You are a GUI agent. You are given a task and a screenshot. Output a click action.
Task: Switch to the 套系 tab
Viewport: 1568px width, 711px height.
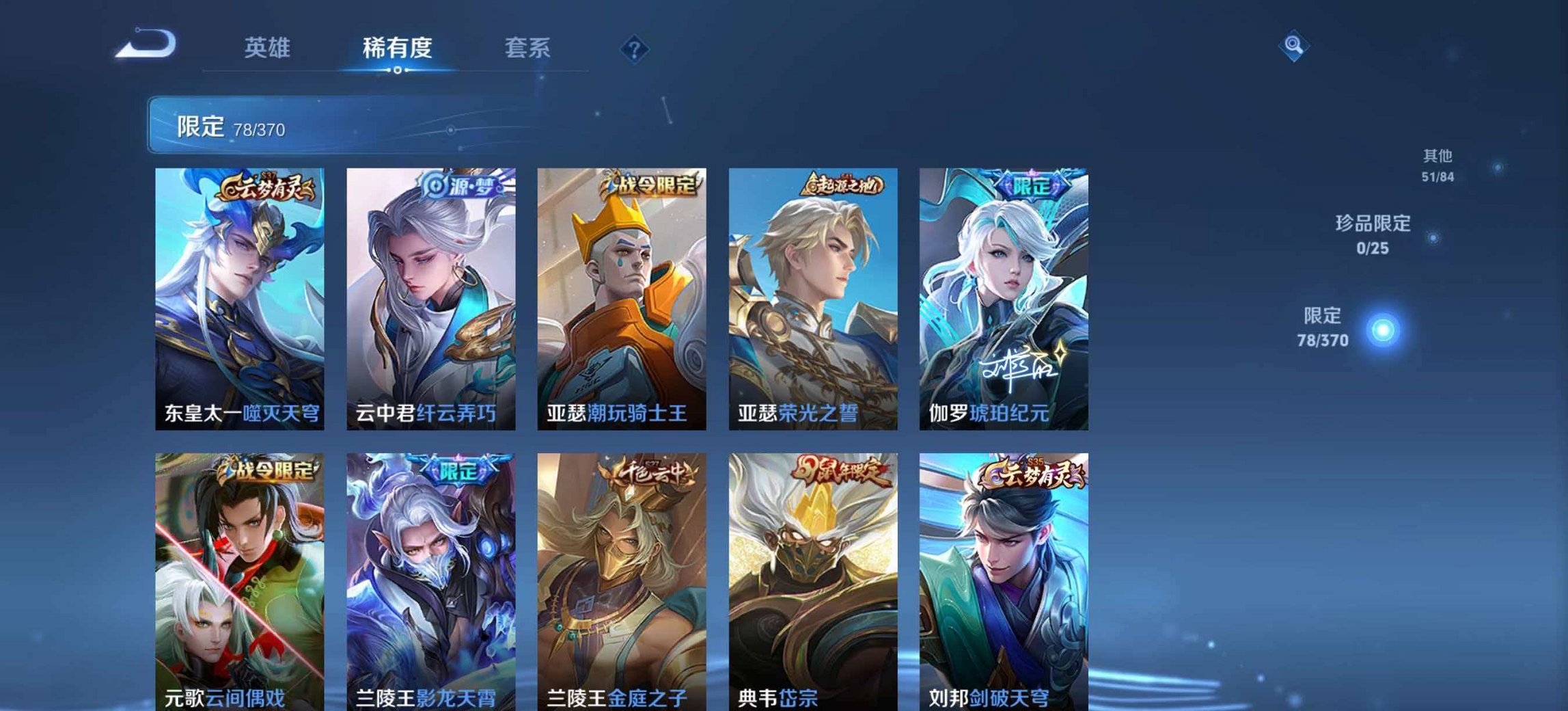(528, 46)
